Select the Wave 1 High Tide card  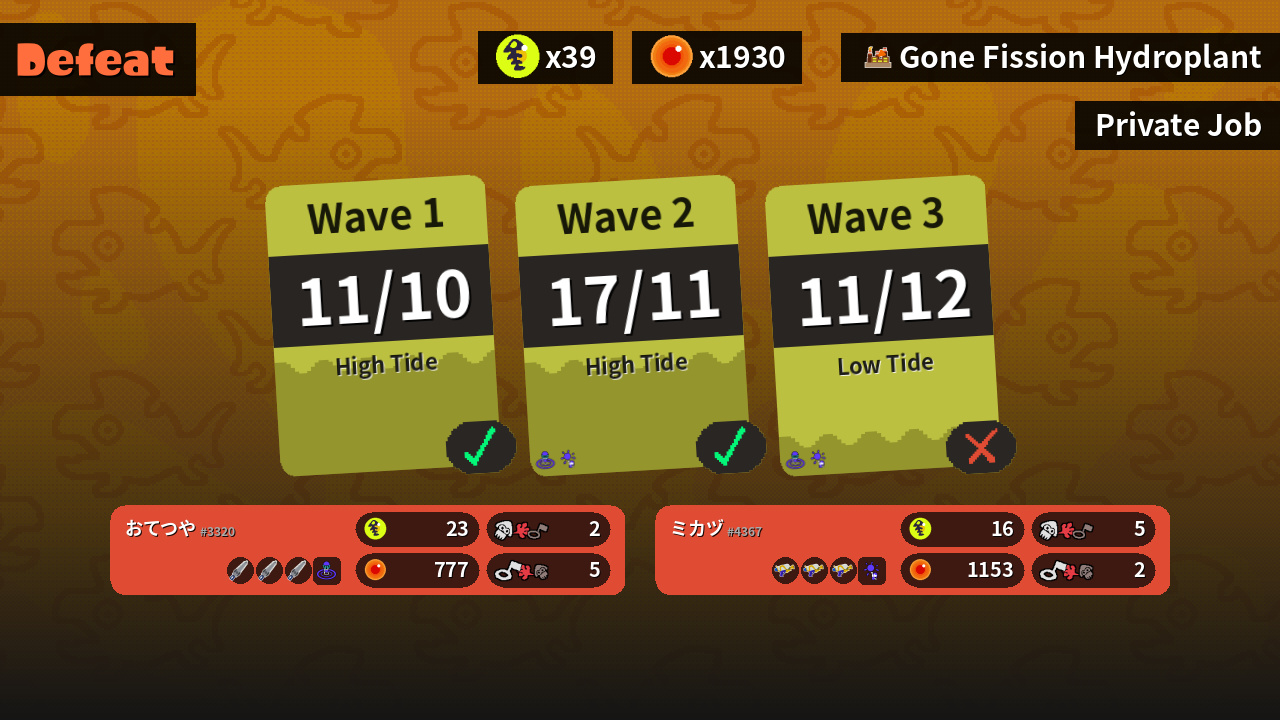coord(382,325)
